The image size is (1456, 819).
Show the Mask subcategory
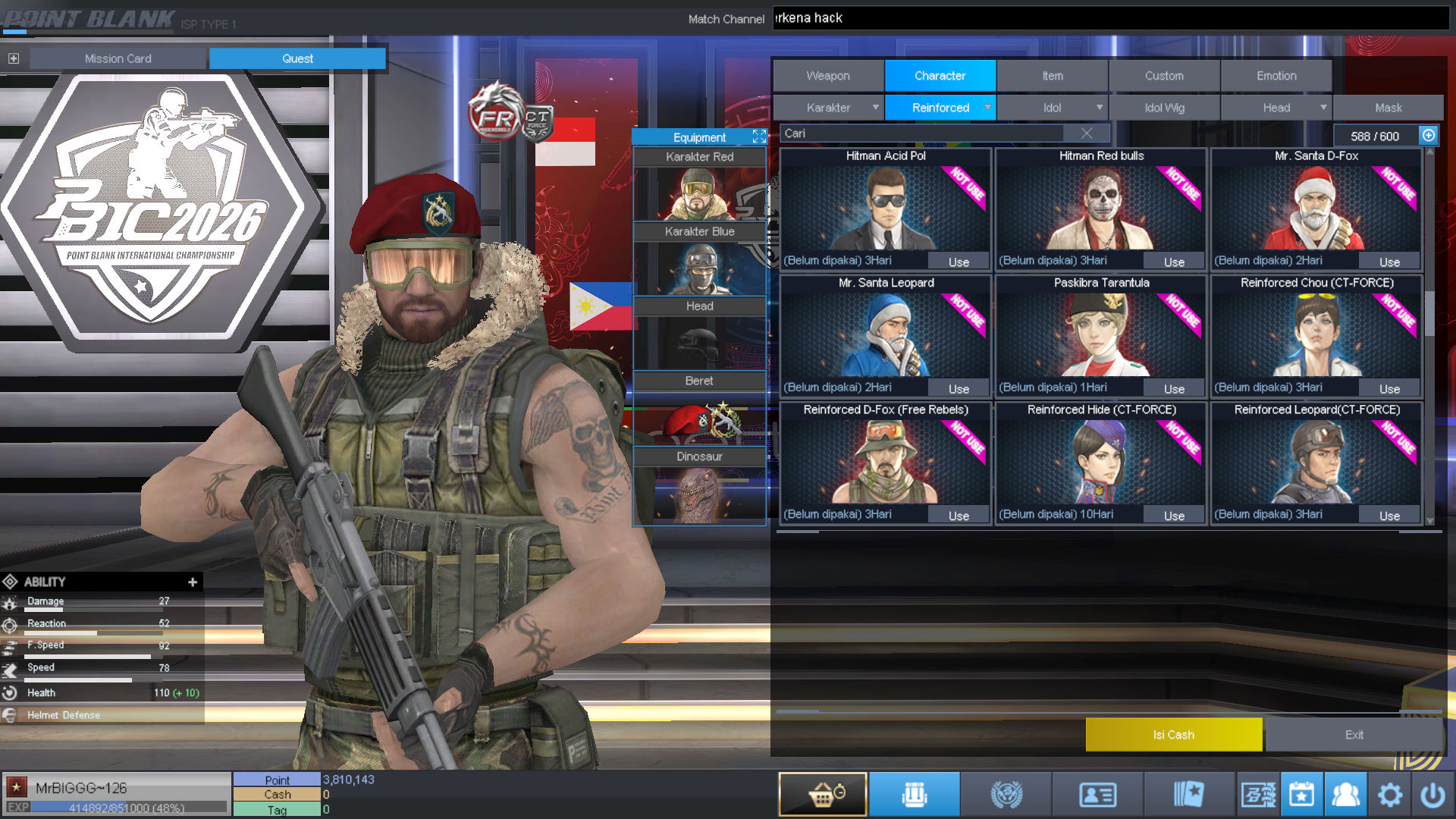1388,108
